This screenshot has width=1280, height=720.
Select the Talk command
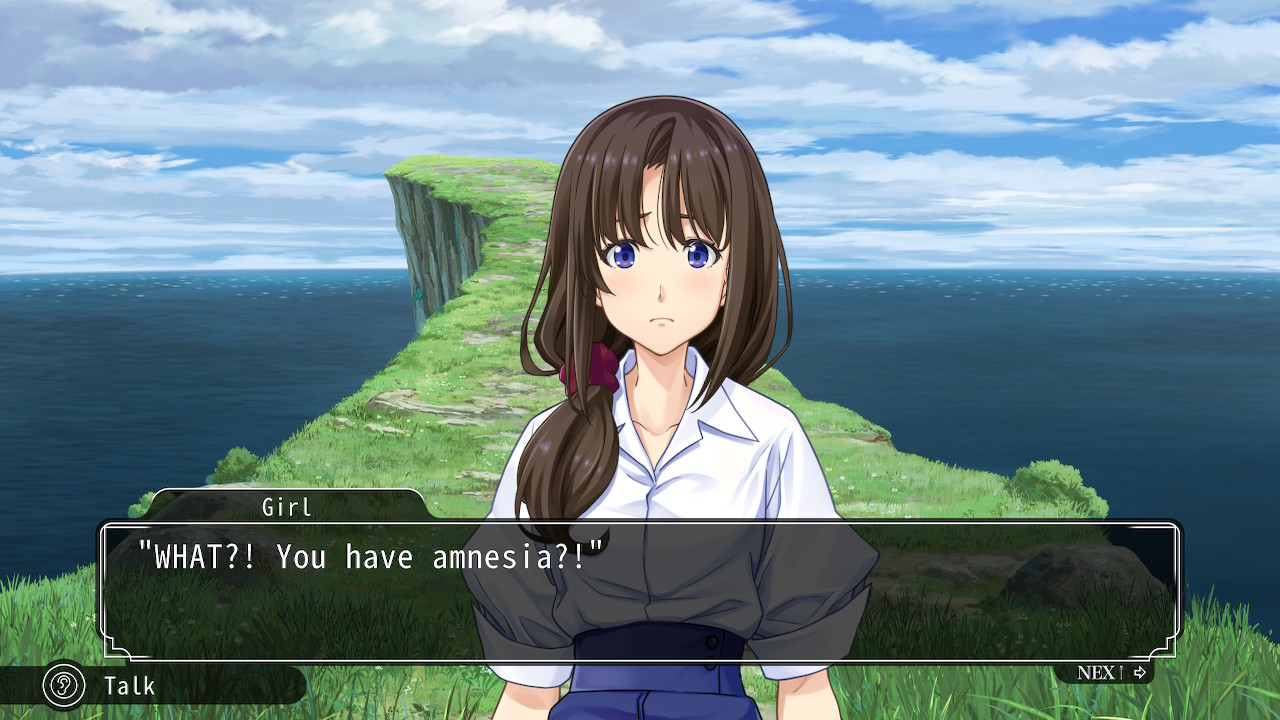coord(128,686)
